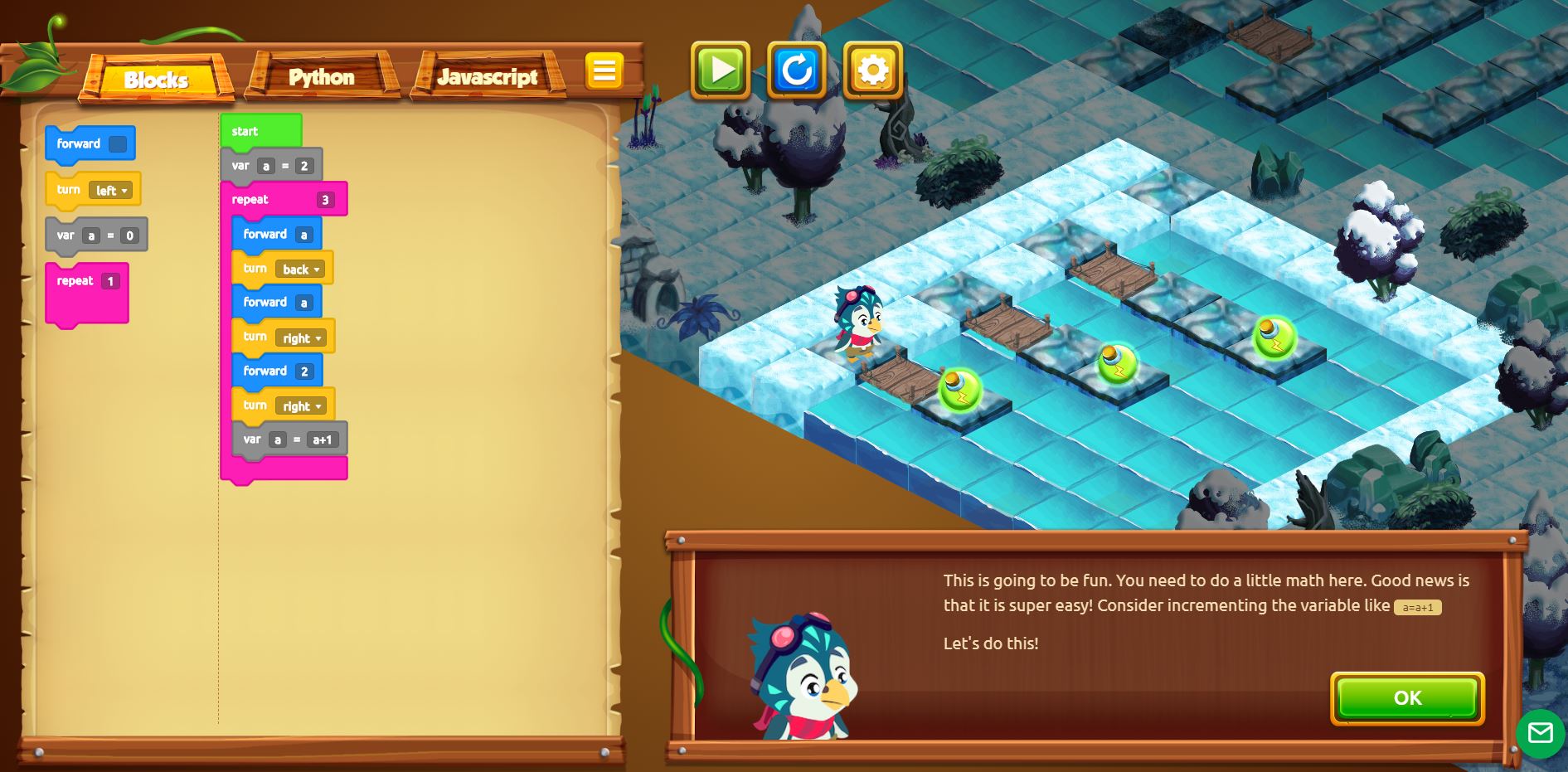Click the green start block

[x=245, y=131]
